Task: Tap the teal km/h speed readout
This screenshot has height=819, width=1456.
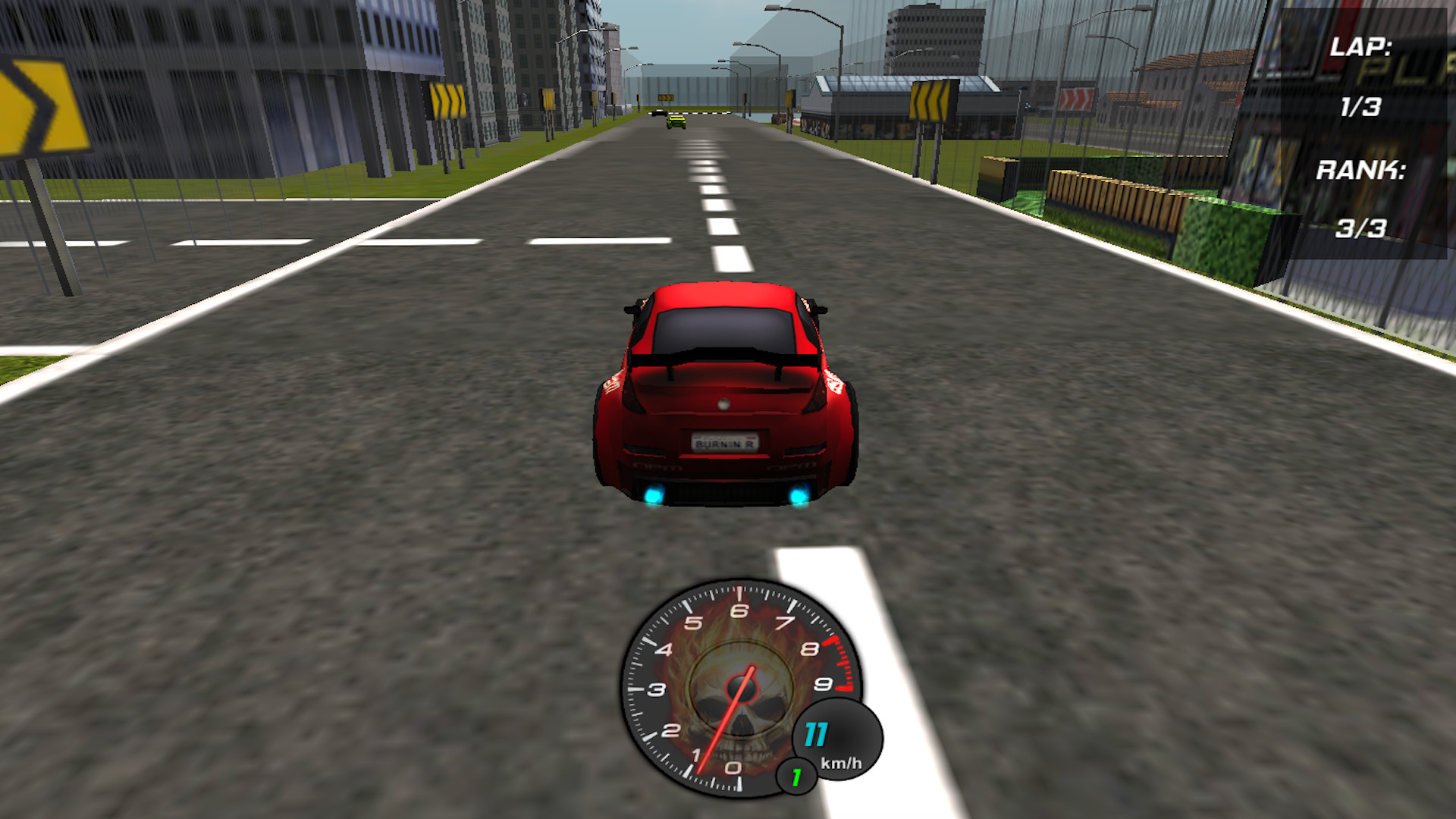Action: pyautogui.click(x=817, y=733)
